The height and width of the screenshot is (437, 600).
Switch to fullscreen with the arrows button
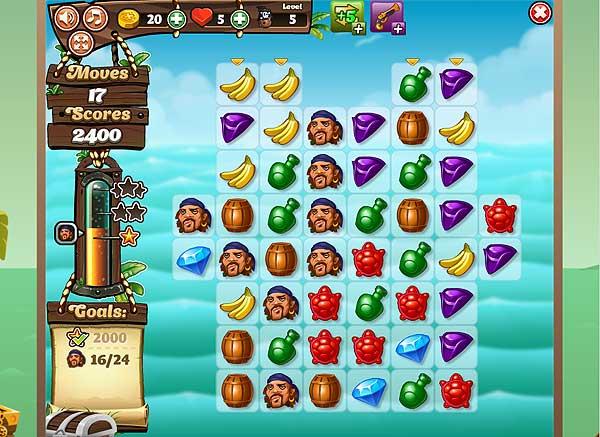click(81, 42)
